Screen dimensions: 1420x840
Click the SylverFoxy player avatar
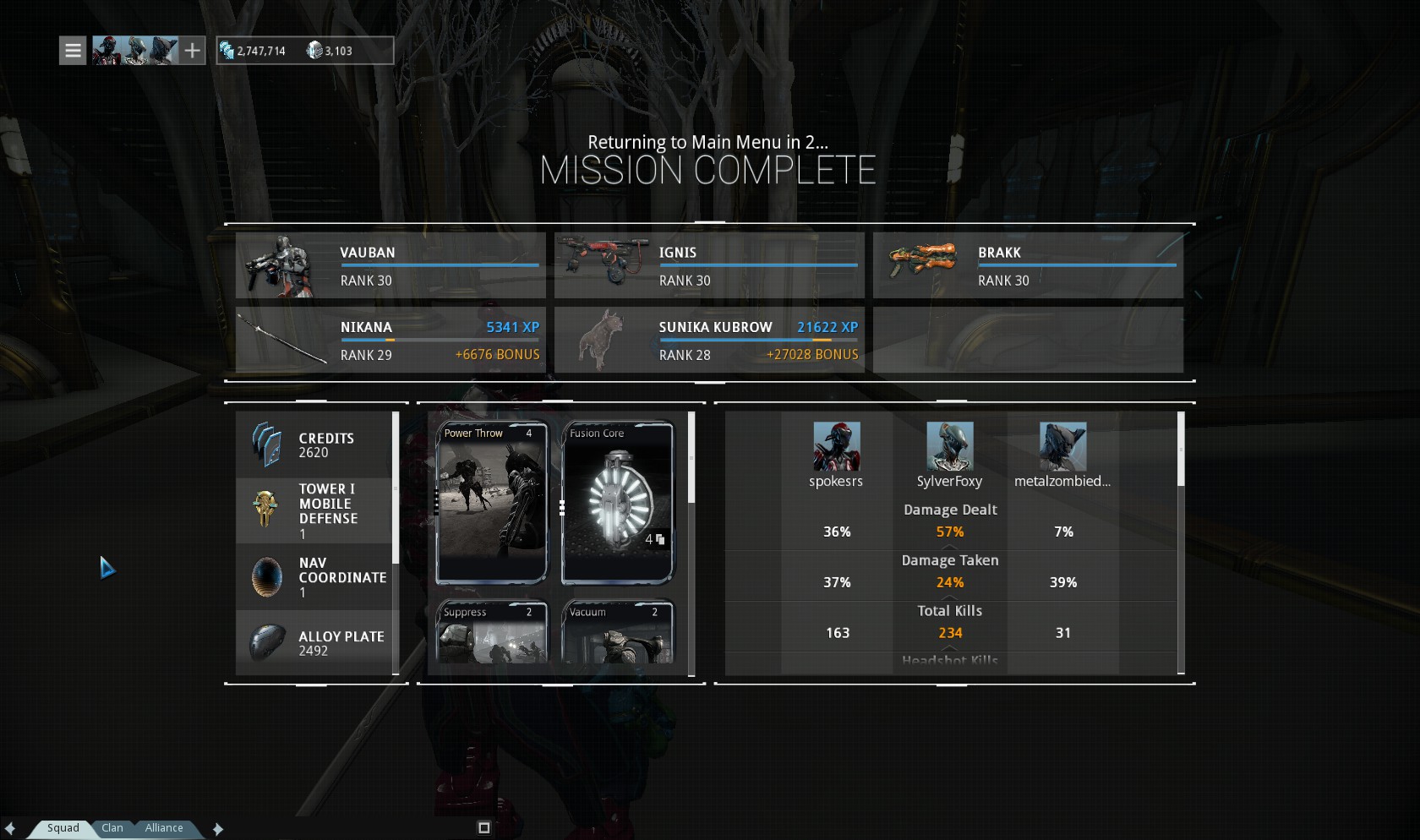tap(950, 446)
